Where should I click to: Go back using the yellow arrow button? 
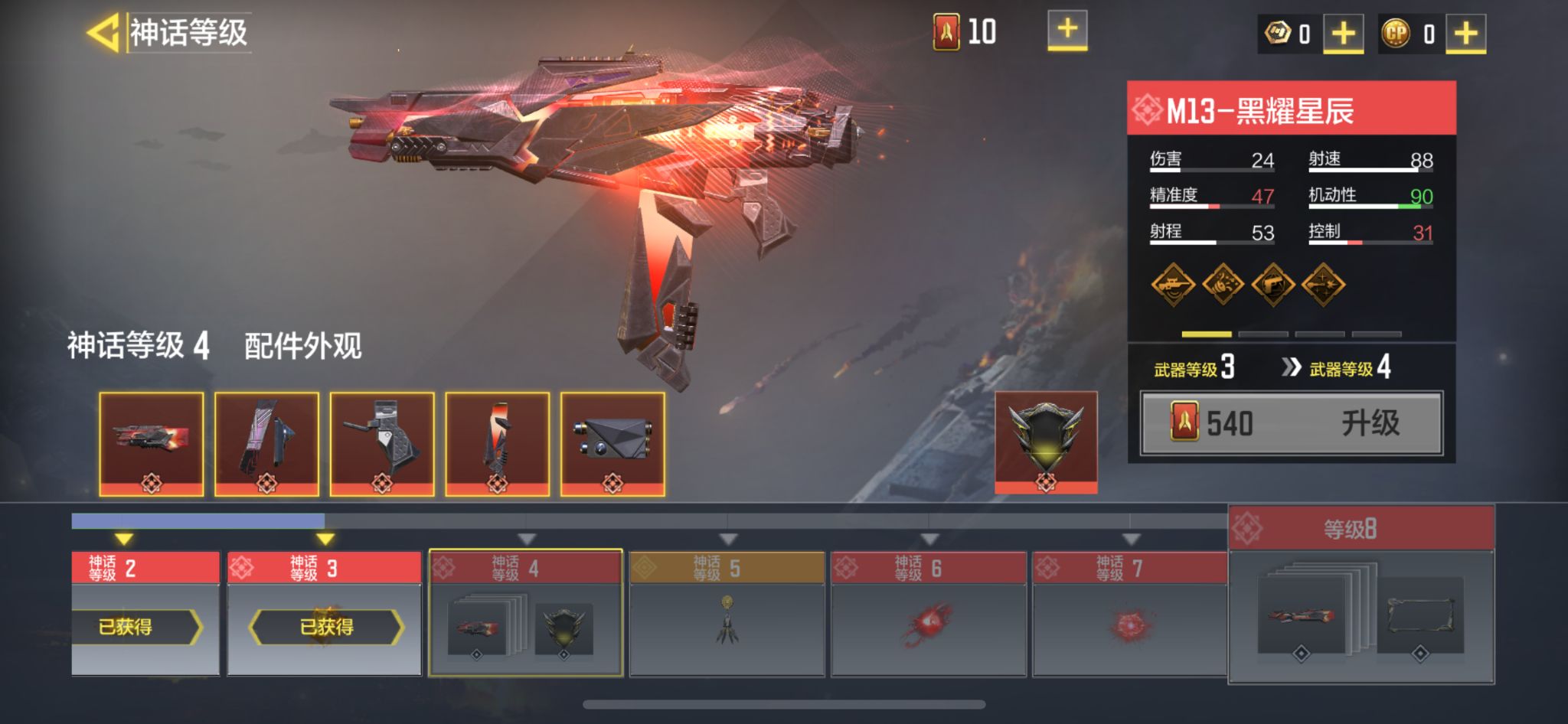point(103,33)
